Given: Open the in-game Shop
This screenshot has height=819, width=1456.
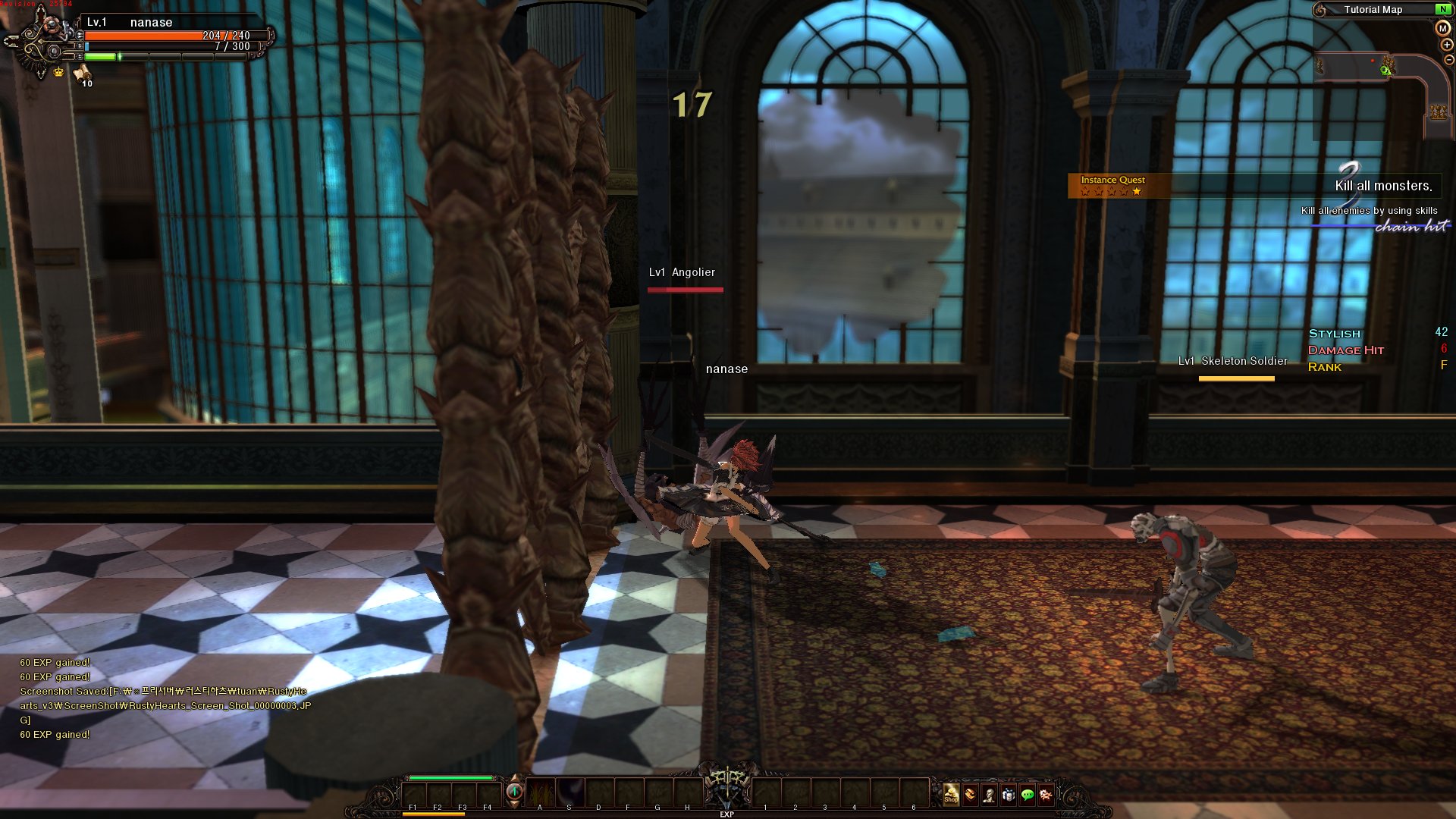Looking at the screenshot, I should point(952,794).
